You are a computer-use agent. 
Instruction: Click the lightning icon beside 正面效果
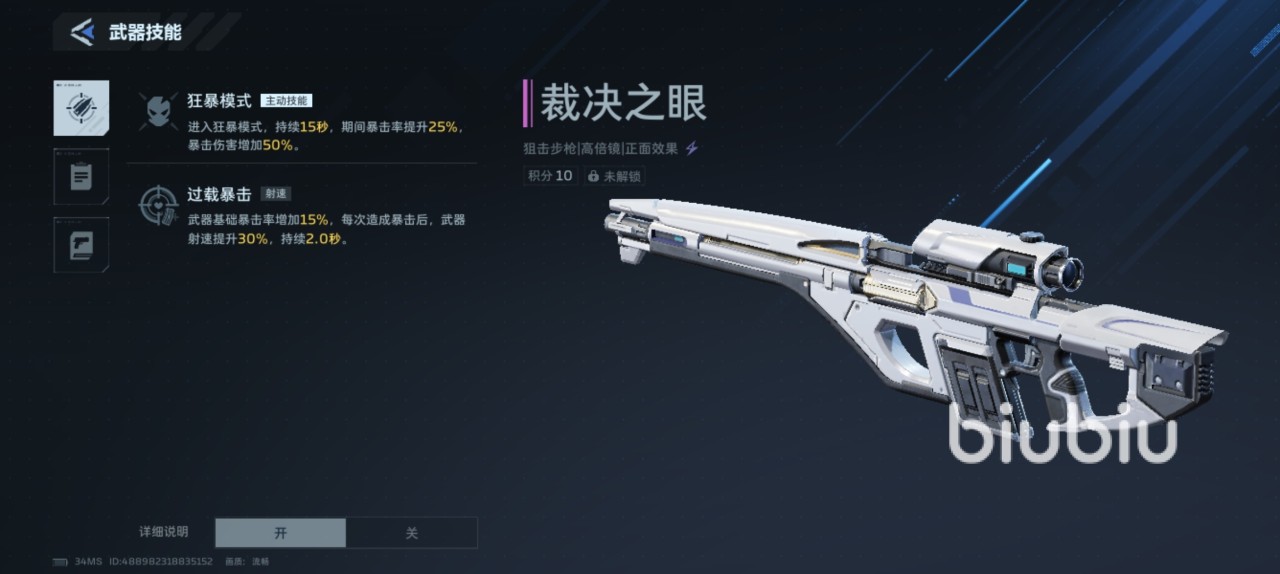tap(692, 148)
